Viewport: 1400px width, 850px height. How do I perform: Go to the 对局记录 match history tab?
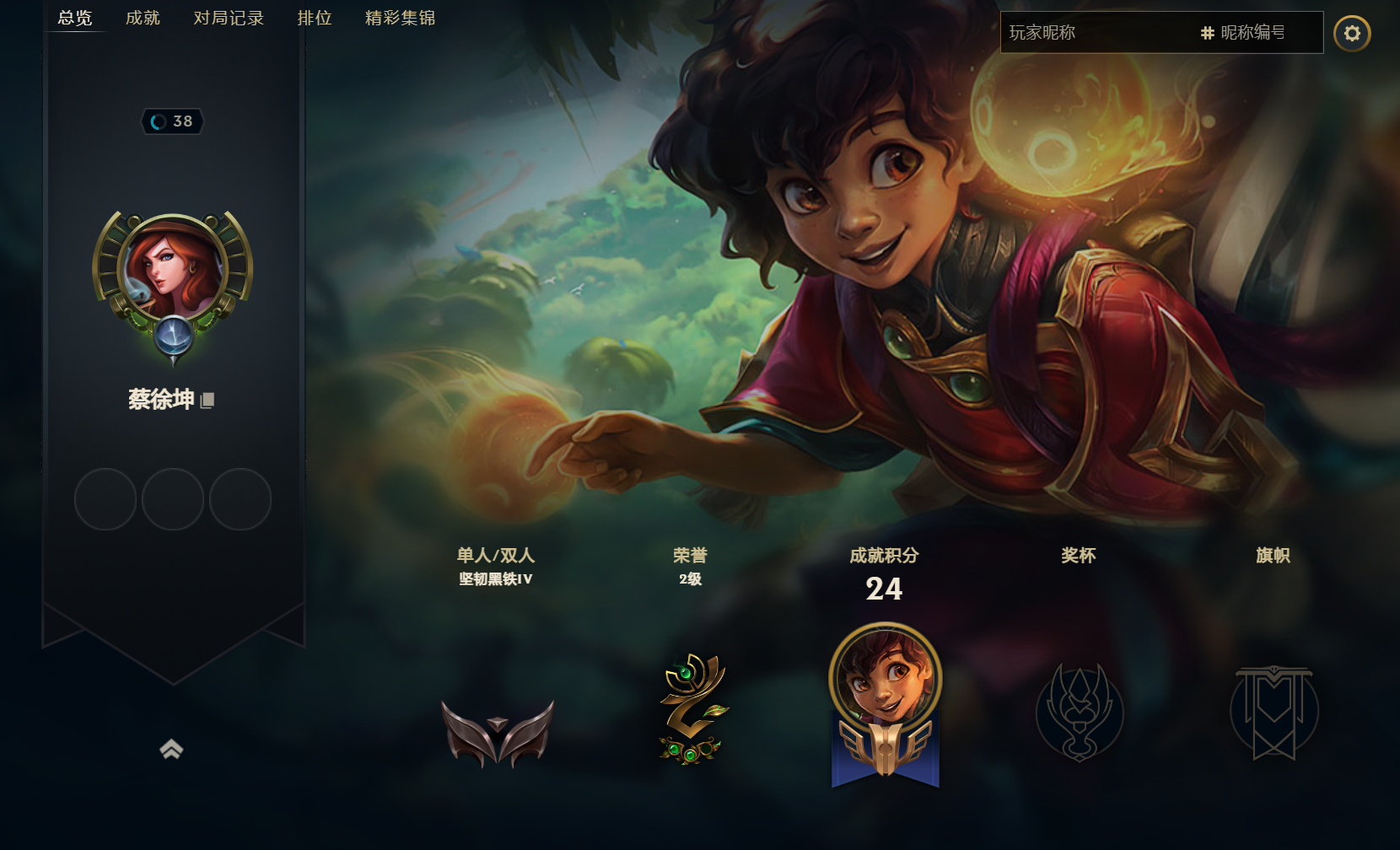(229, 18)
